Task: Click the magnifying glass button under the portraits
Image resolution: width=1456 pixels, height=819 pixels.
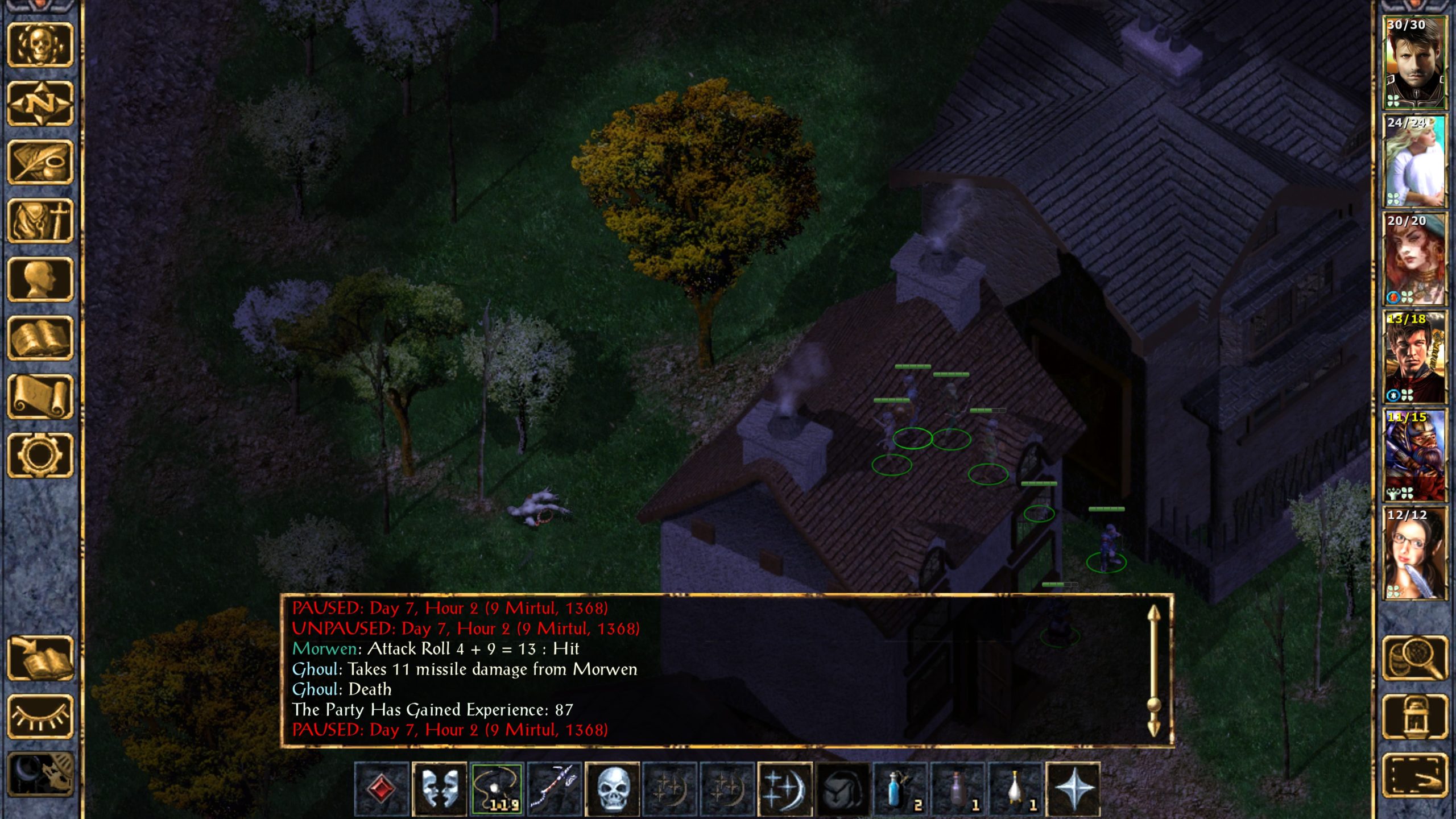Action: point(1414,658)
